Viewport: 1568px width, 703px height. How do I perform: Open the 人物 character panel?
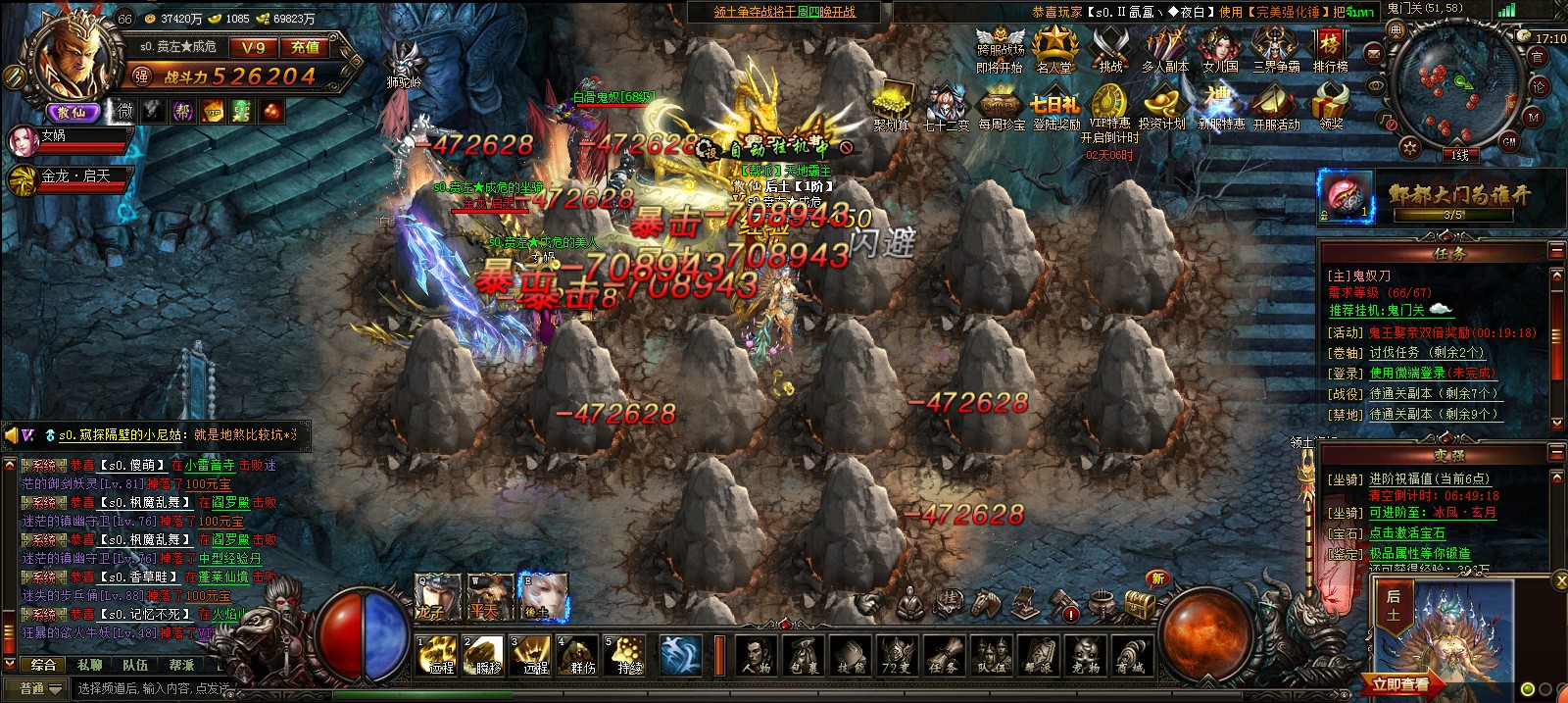coord(756,655)
